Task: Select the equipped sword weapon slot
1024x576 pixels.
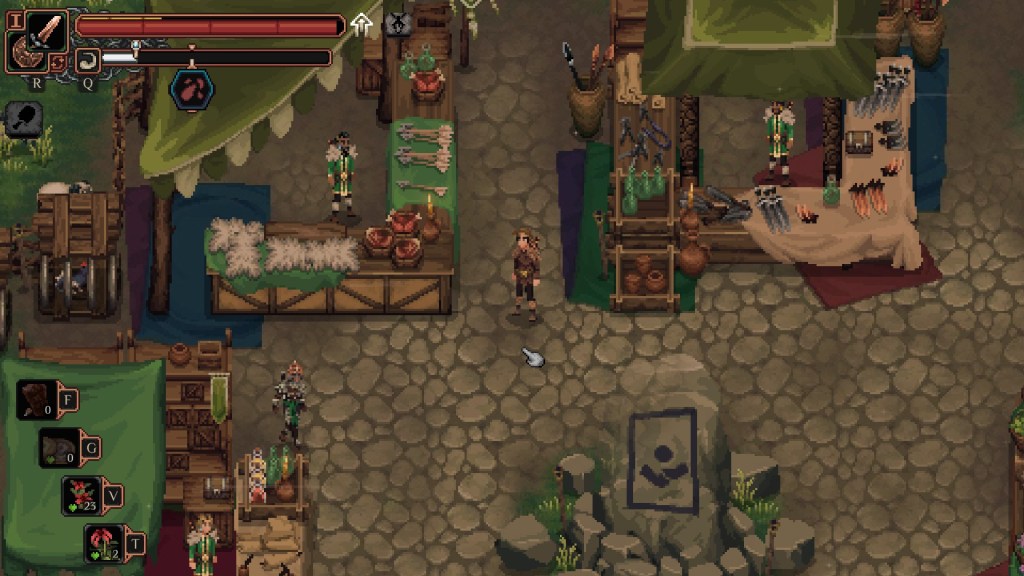Action: click(x=47, y=29)
